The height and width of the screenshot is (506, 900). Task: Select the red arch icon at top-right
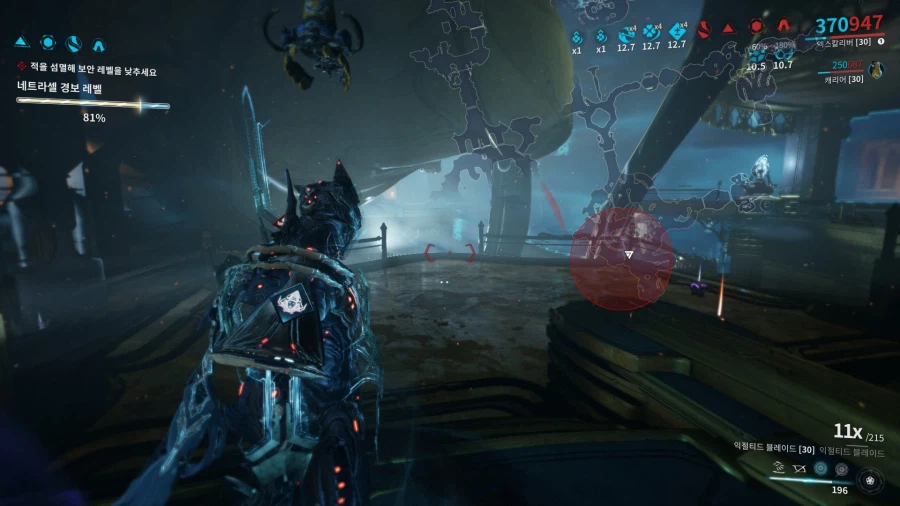point(783,28)
